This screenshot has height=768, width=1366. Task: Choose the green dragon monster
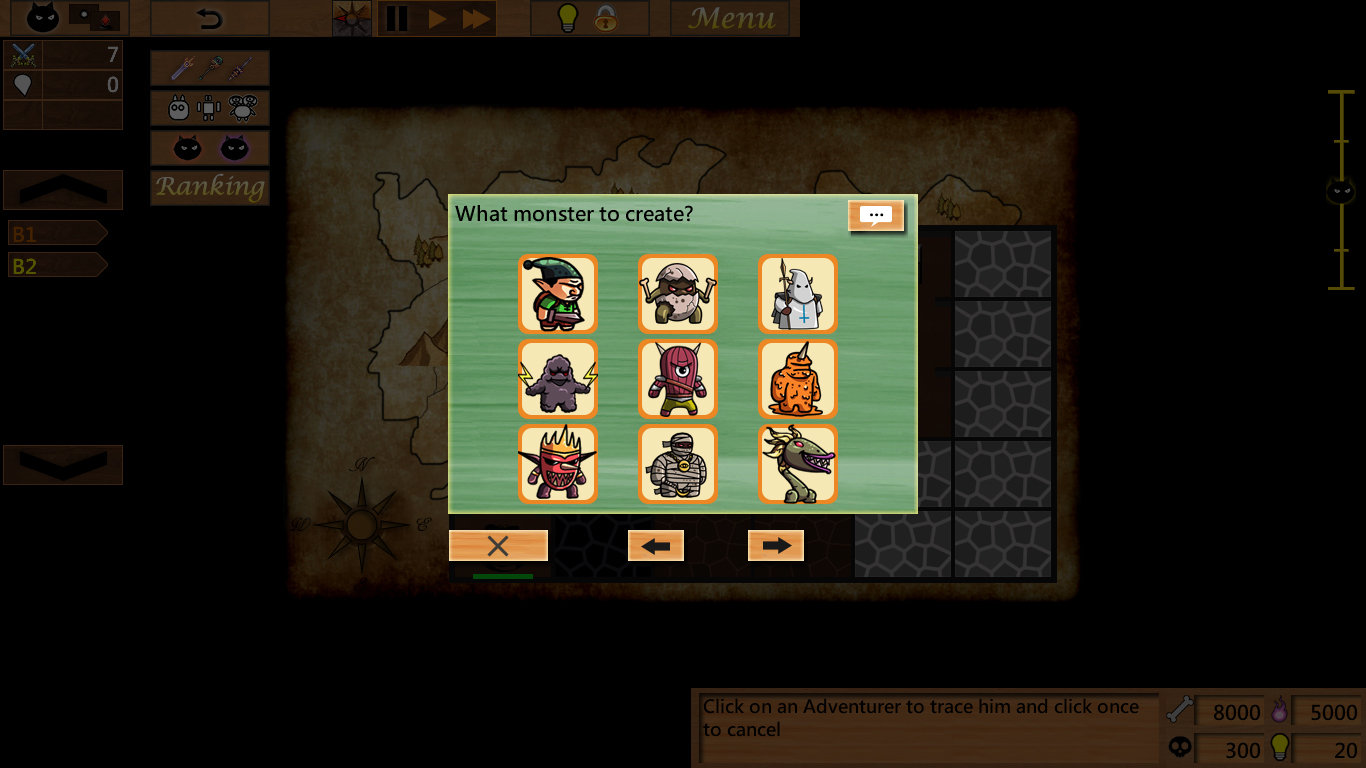pyautogui.click(x=797, y=463)
